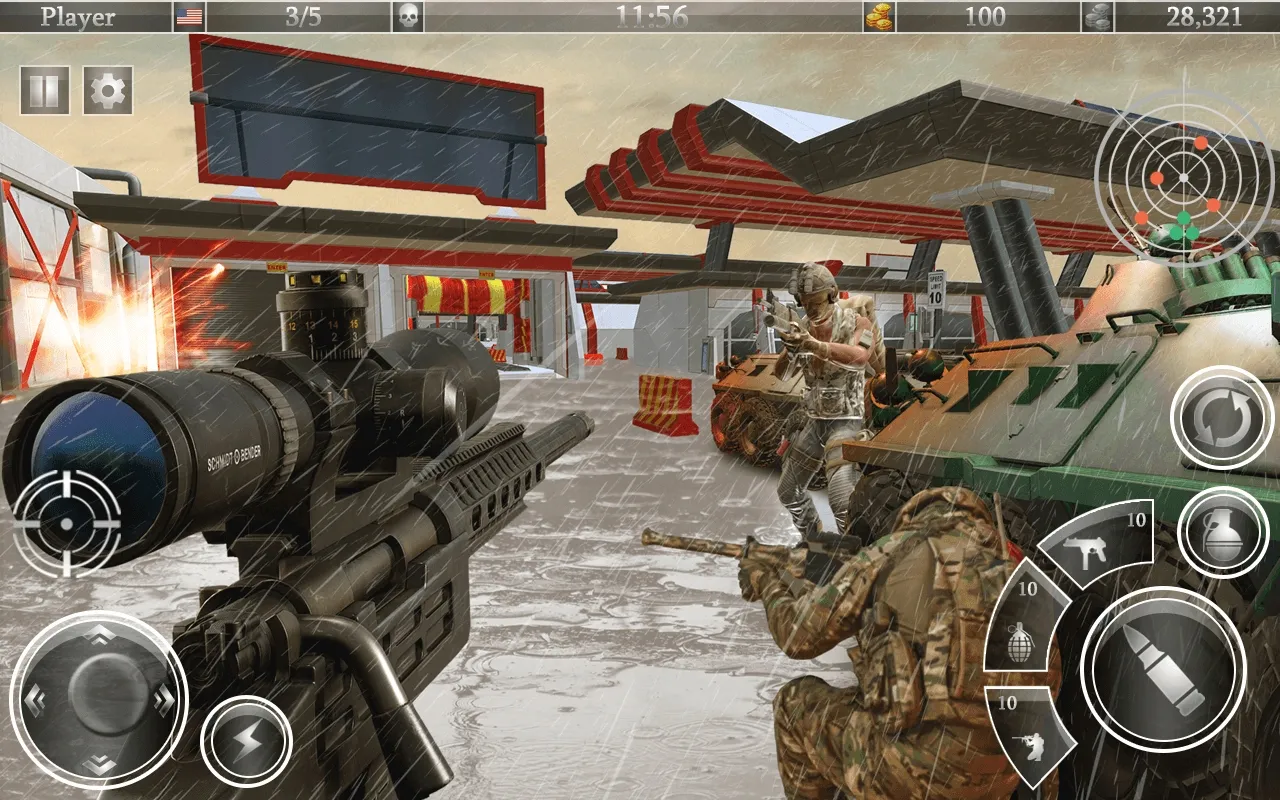Tap the gold coins icon
Screen dimensions: 1280x800
pyautogui.click(x=879, y=16)
